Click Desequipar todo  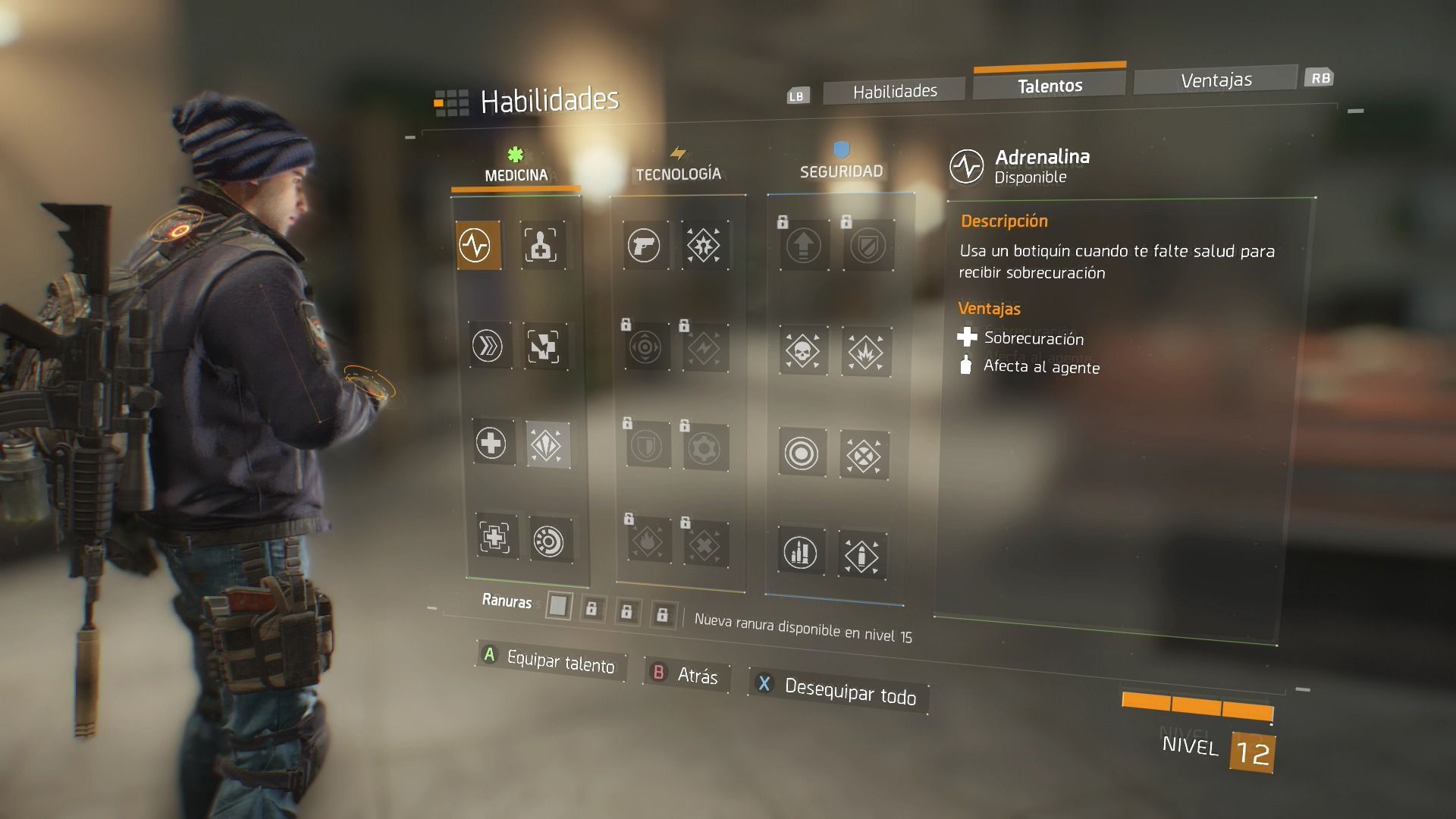click(839, 690)
